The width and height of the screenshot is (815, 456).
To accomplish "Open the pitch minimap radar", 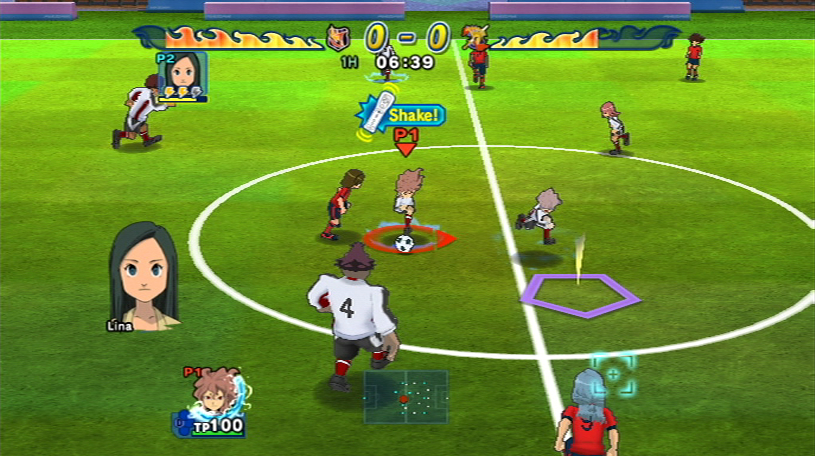I will click(x=405, y=397).
